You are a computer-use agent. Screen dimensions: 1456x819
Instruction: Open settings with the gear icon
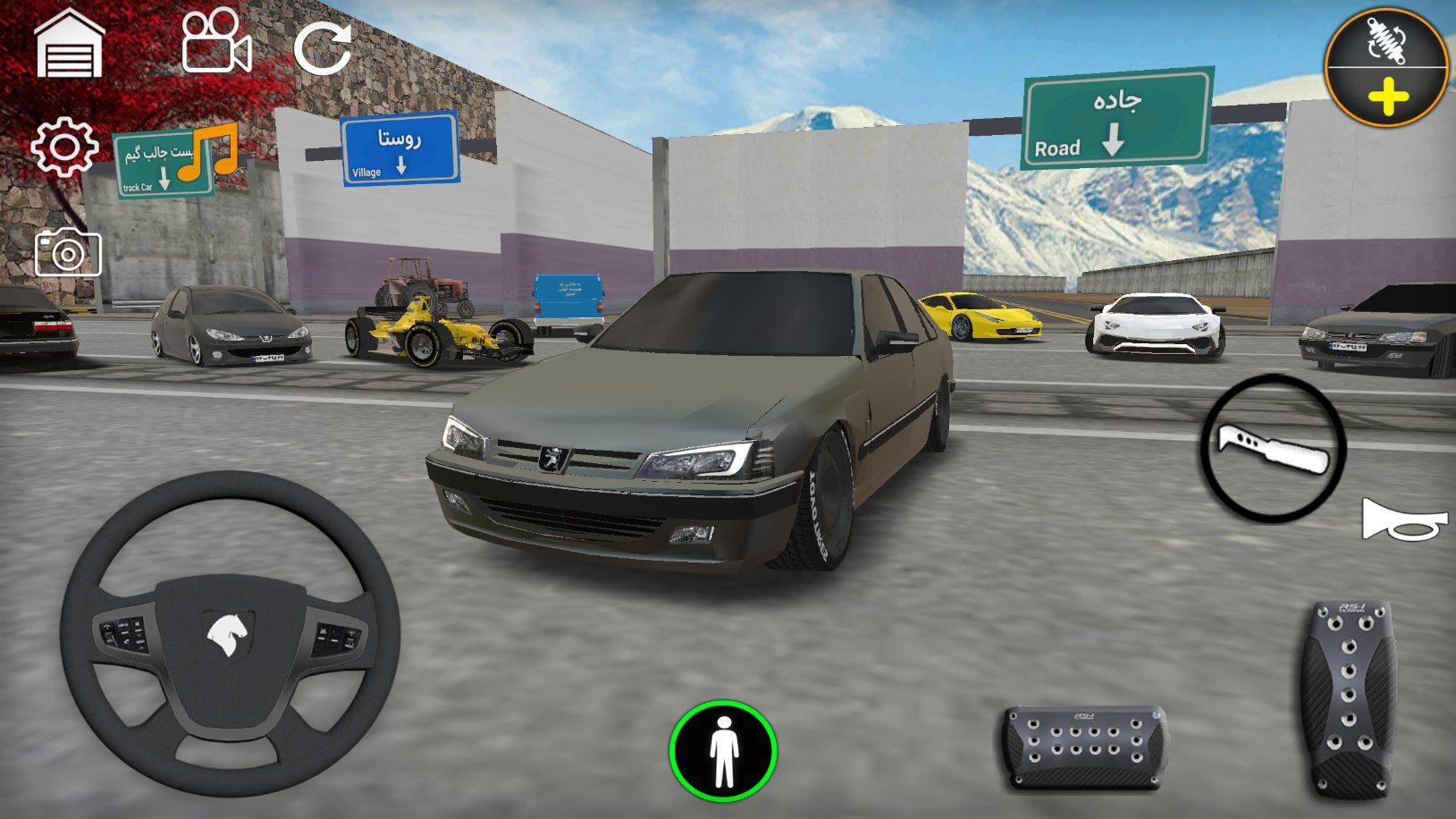[63, 147]
